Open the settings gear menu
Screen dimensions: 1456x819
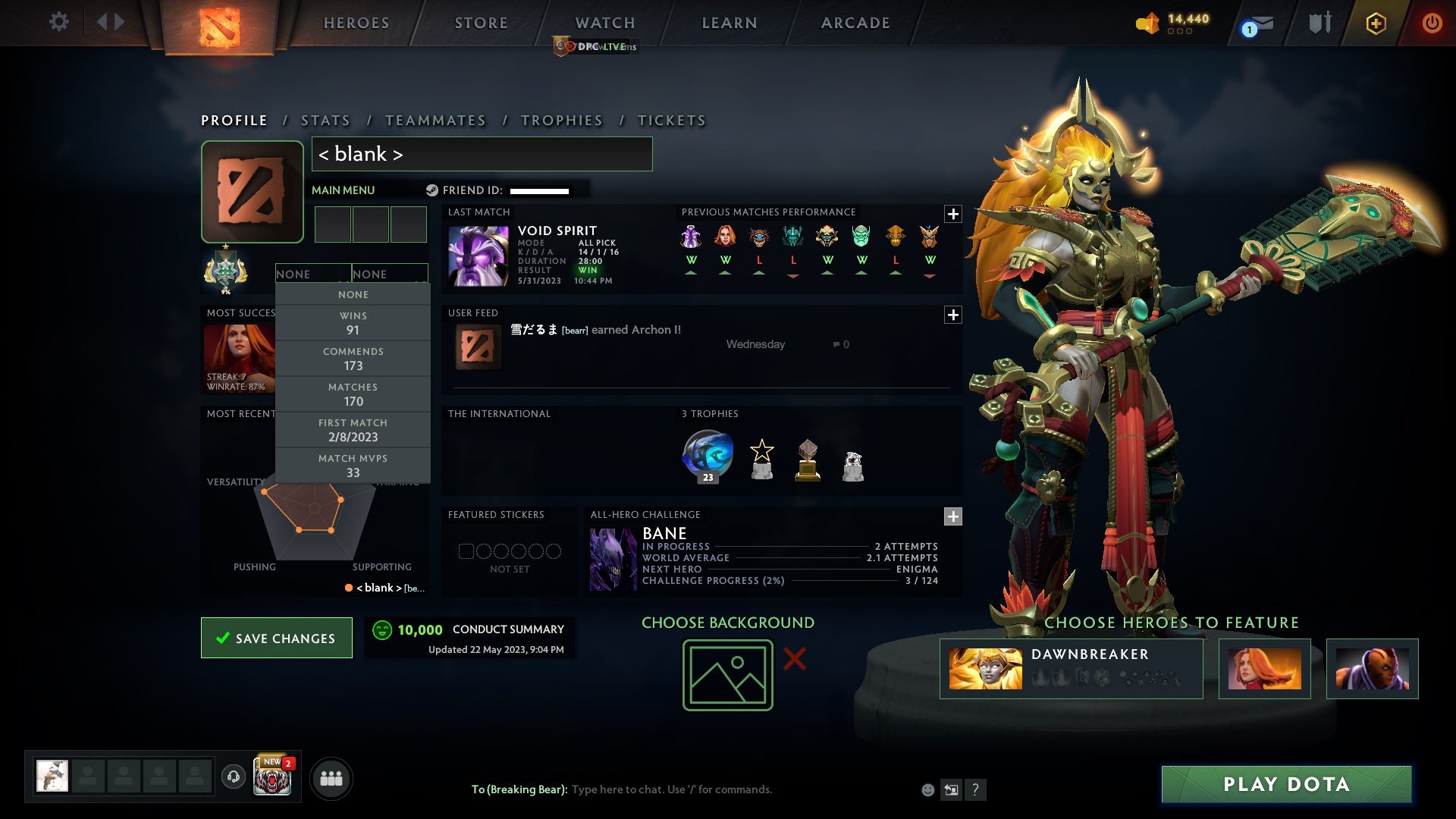coord(59,22)
